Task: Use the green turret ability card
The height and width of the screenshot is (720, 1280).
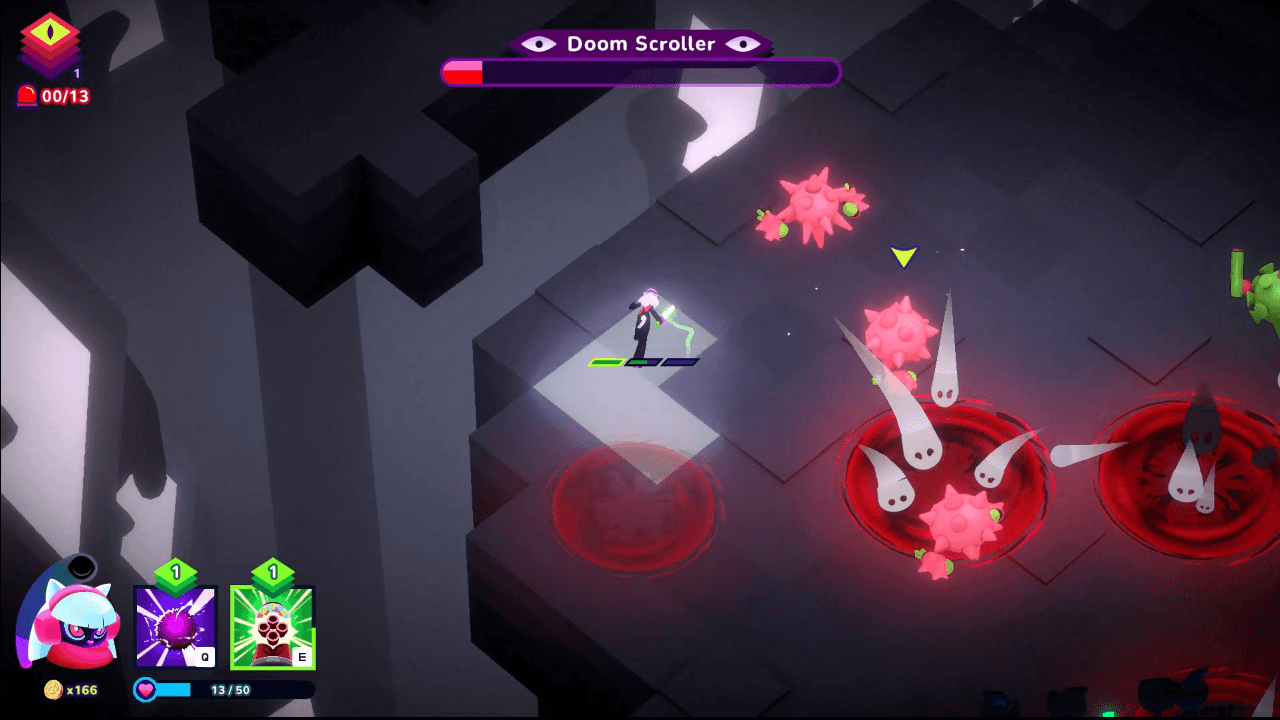Action: click(x=272, y=626)
